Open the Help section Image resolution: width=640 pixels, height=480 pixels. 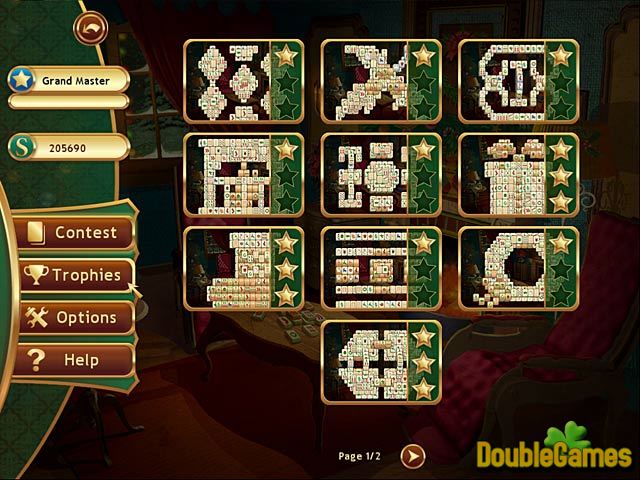pos(76,359)
